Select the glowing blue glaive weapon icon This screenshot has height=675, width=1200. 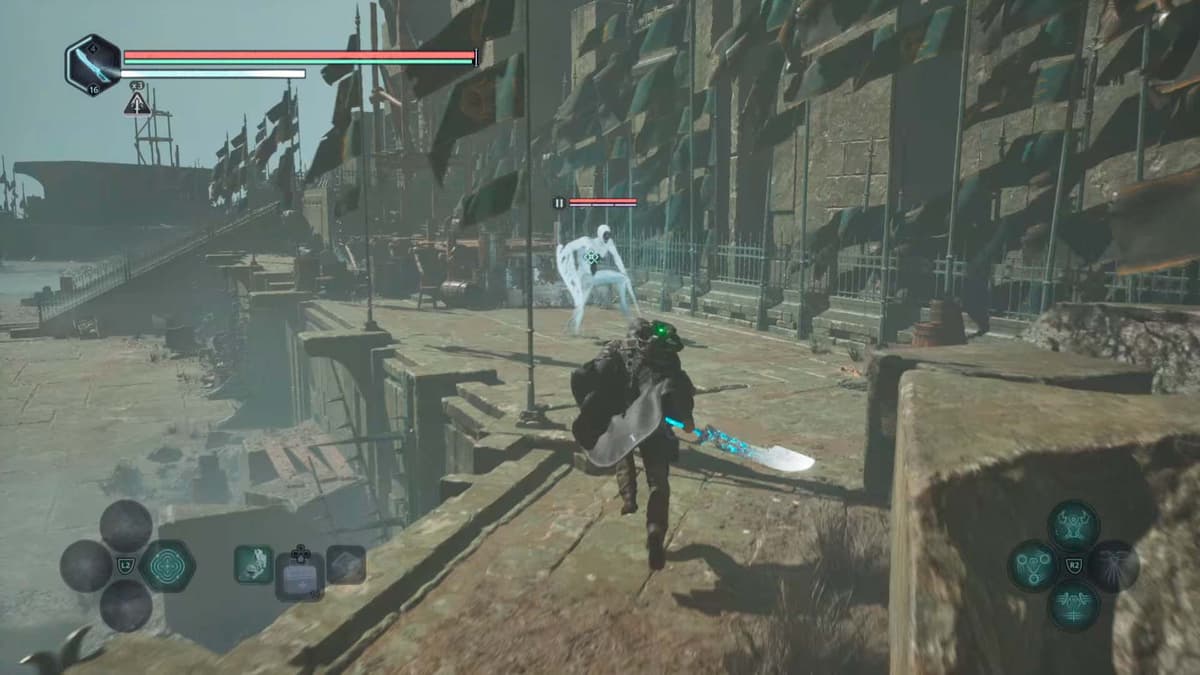pos(93,65)
